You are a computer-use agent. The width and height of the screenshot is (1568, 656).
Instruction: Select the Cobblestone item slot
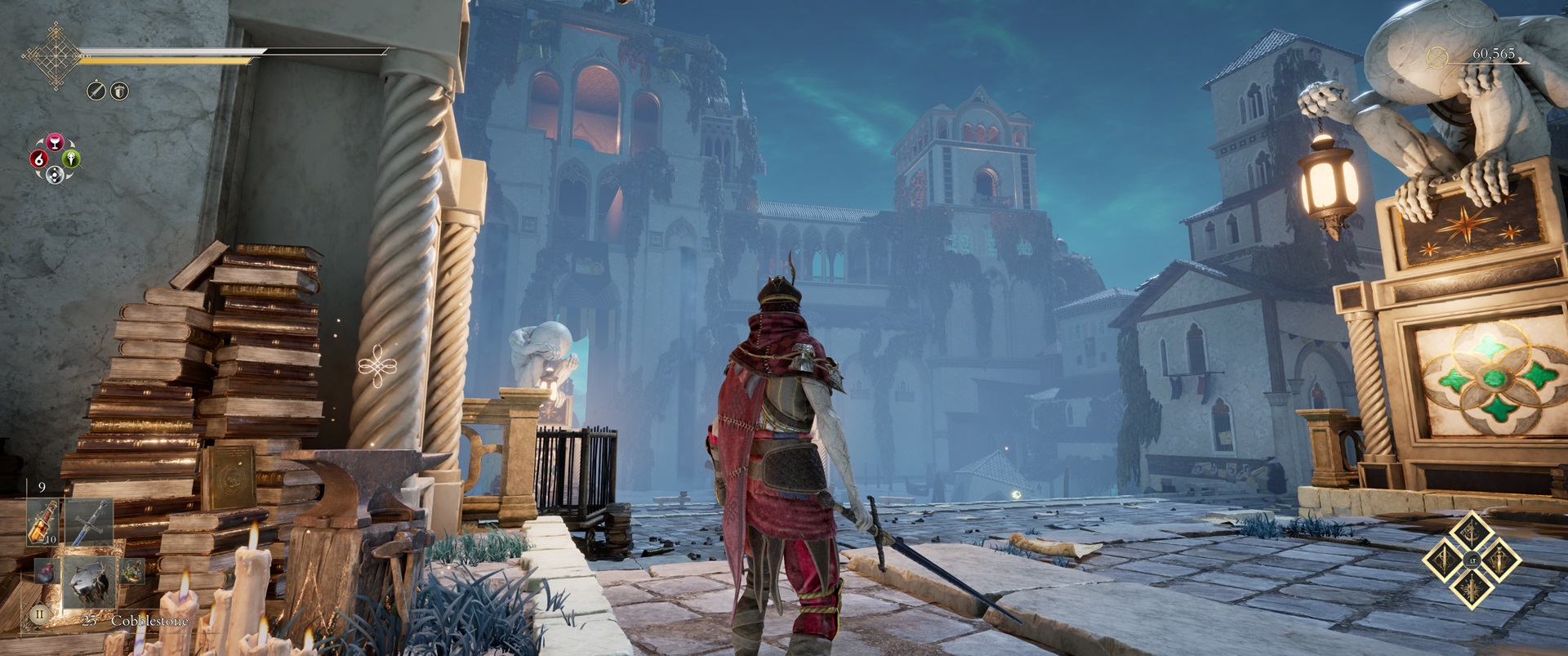click(x=88, y=582)
